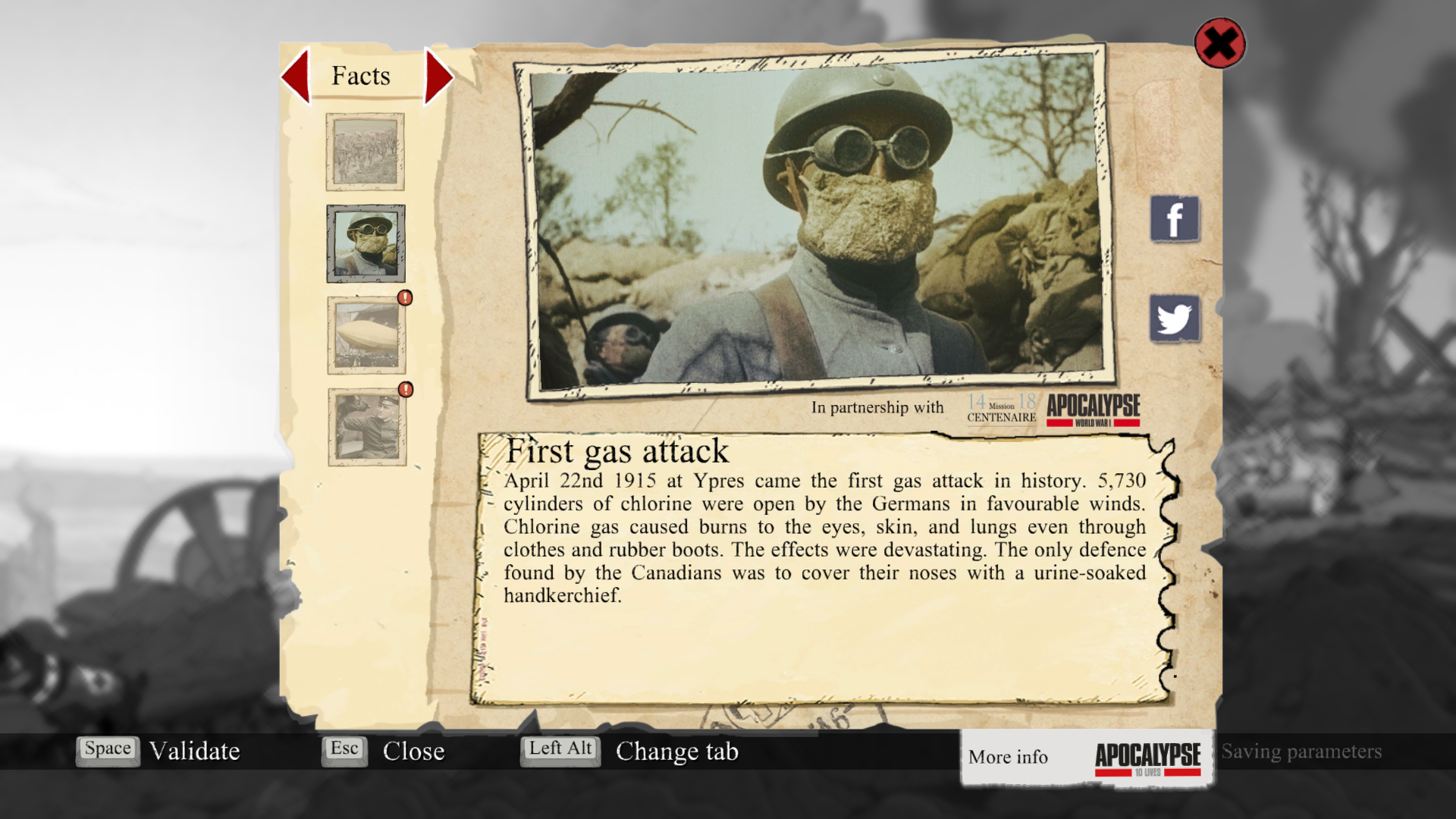The image size is (1456, 819).
Task: Open the officer portrait fact thumbnail
Action: tap(367, 427)
